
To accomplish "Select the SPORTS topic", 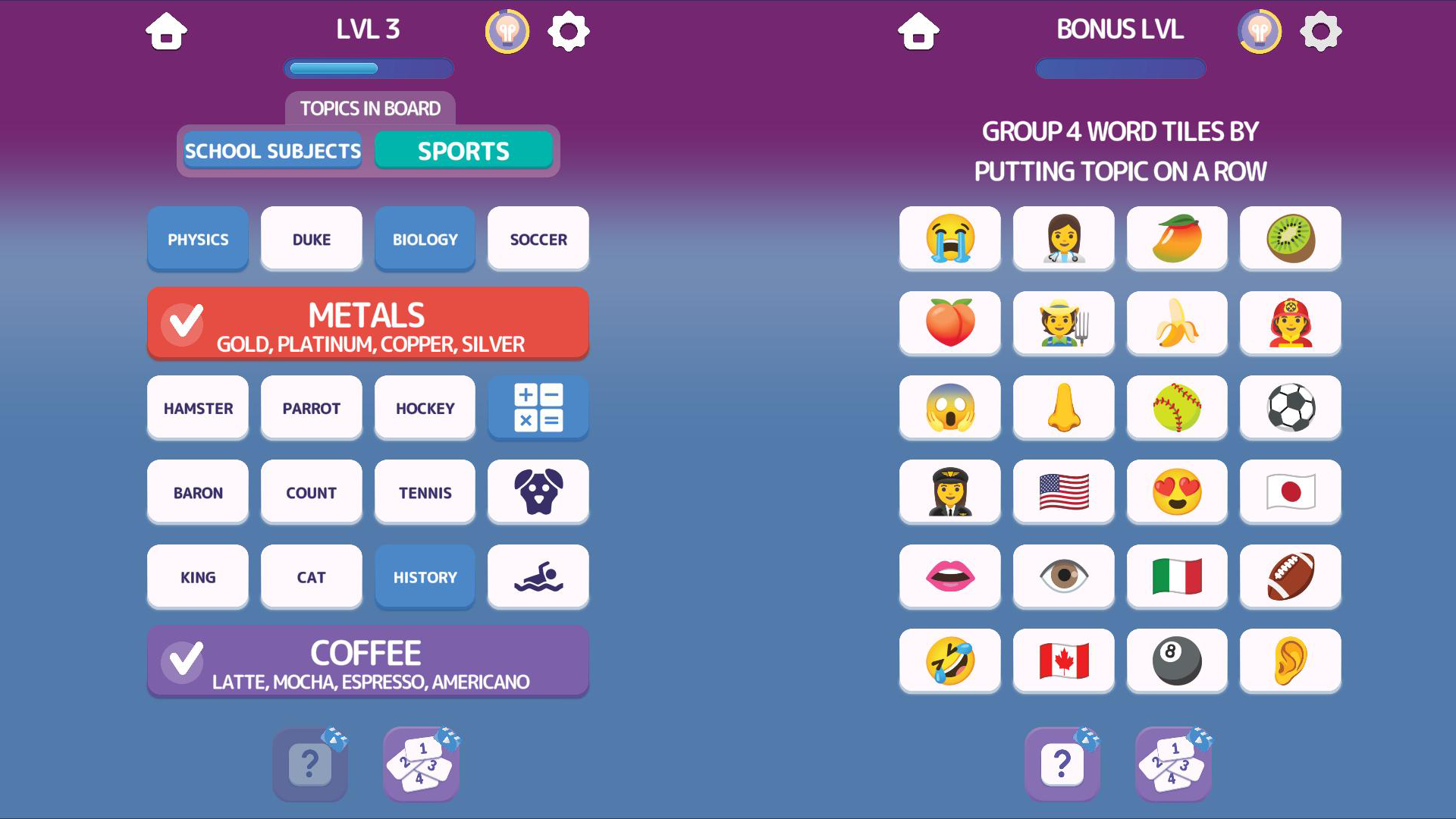I will pyautogui.click(x=463, y=150).
